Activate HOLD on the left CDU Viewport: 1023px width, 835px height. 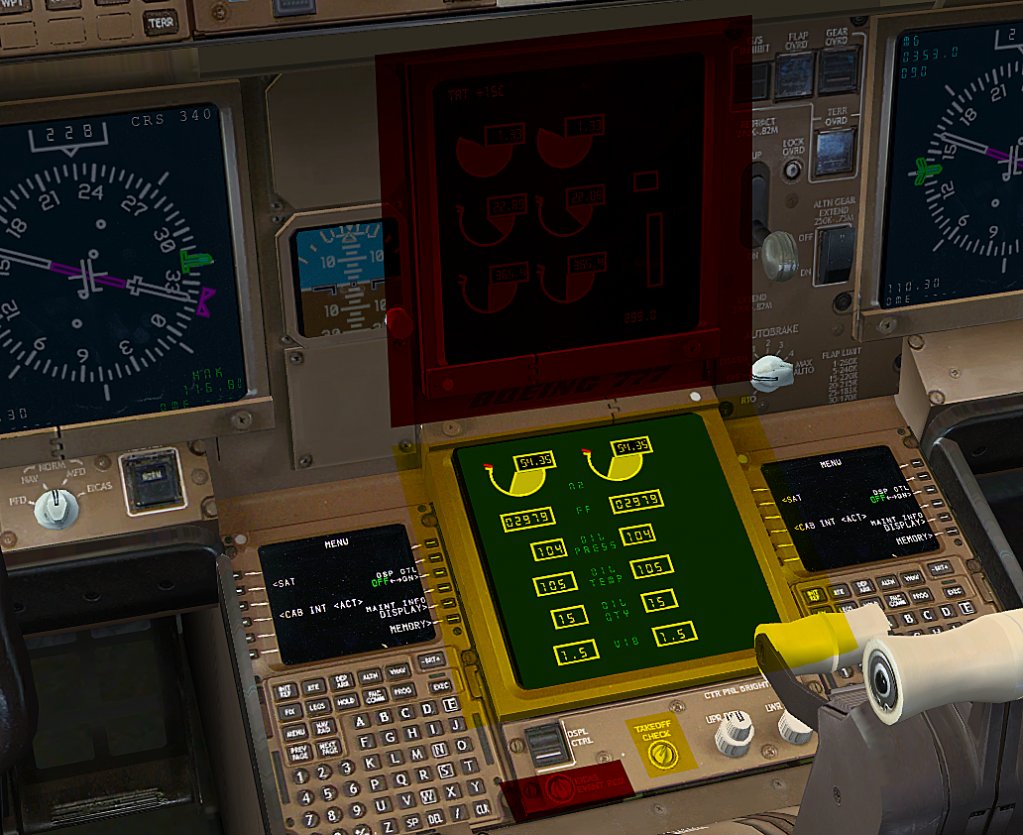click(x=347, y=703)
